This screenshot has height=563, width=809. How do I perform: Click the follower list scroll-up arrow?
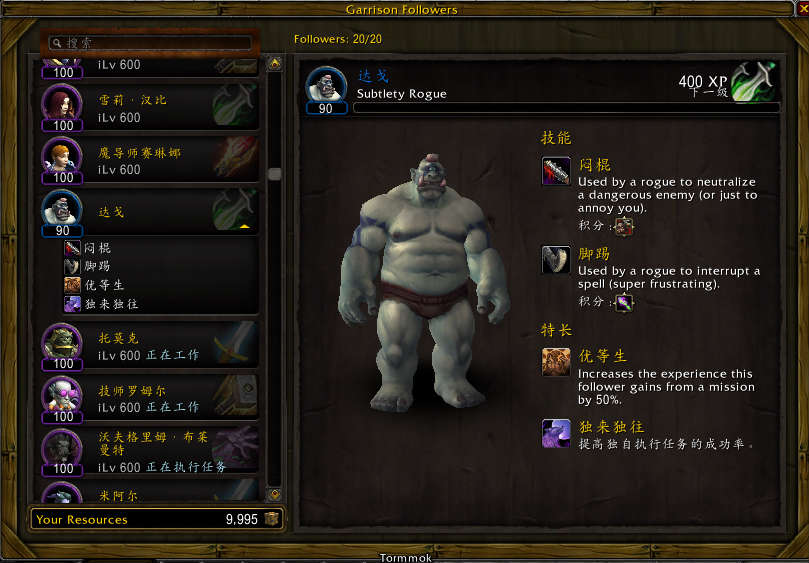[x=274, y=63]
